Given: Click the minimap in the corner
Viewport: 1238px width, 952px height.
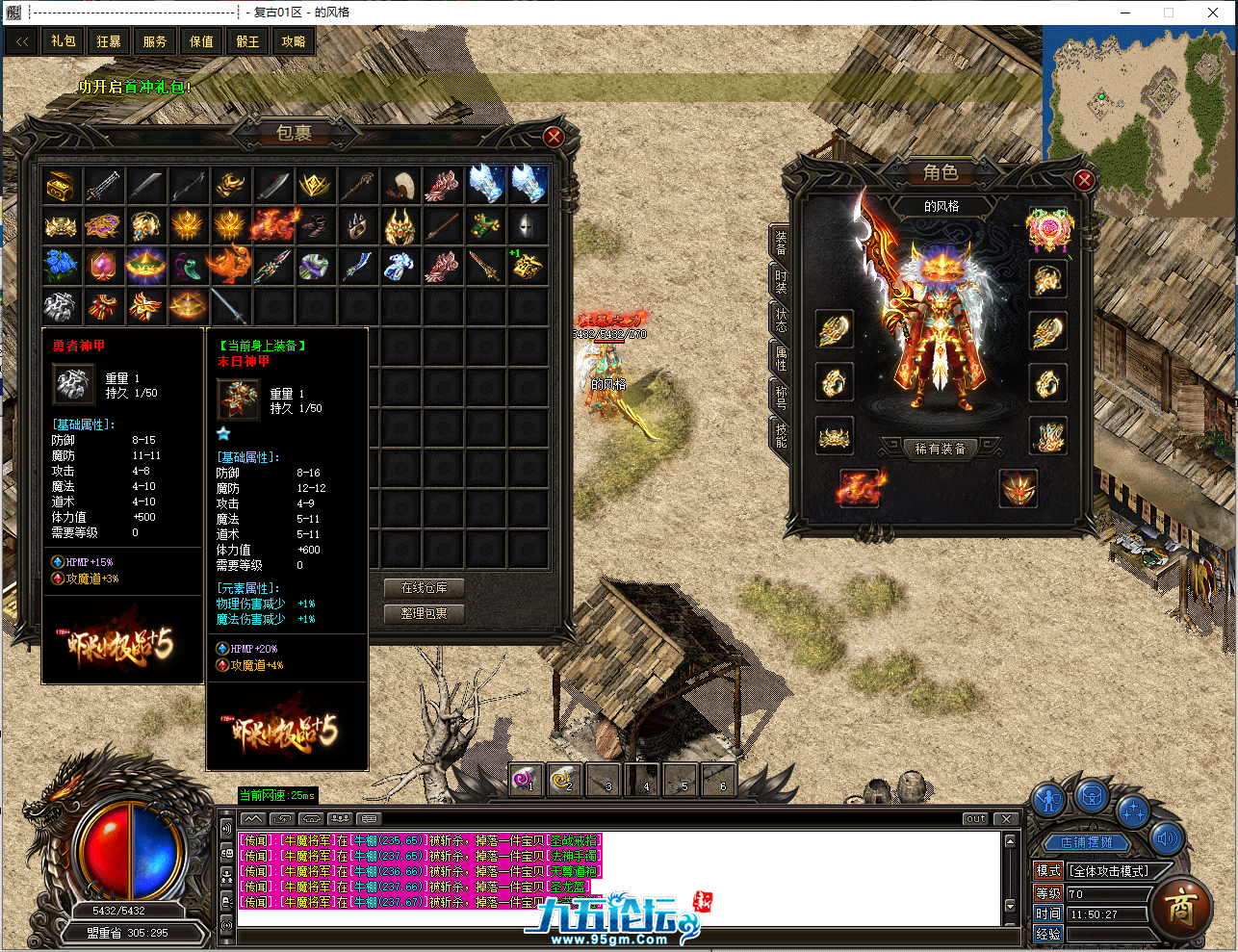Looking at the screenshot, I should 1139,119.
